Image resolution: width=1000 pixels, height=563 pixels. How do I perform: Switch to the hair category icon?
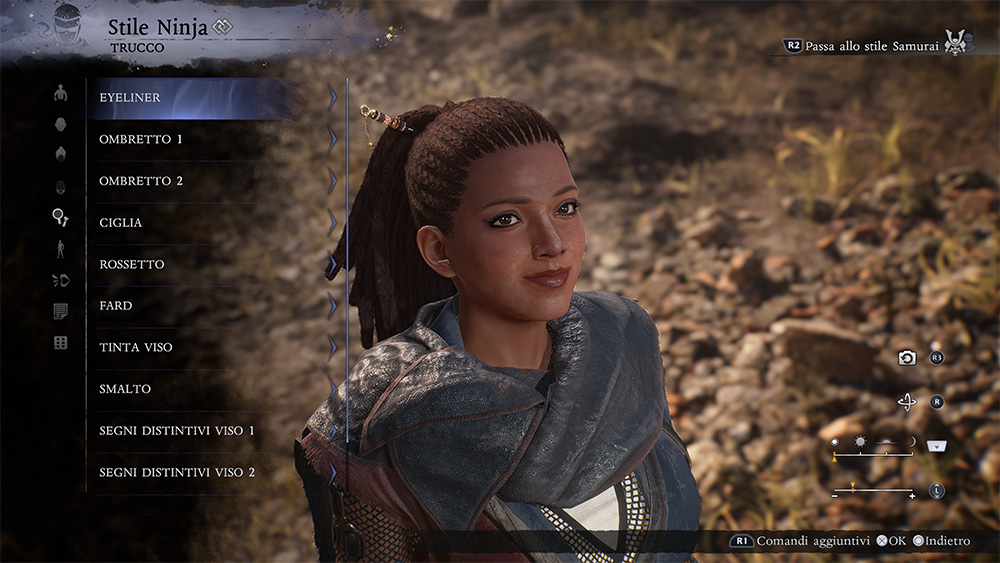(x=60, y=154)
